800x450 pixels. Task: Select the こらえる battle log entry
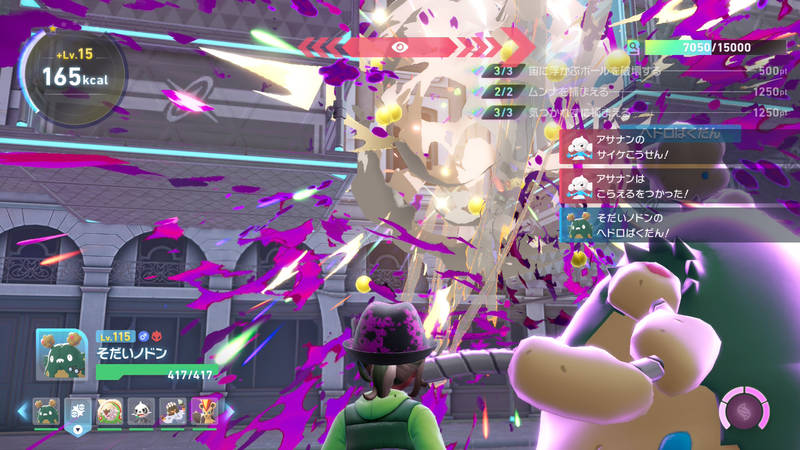(x=650, y=187)
